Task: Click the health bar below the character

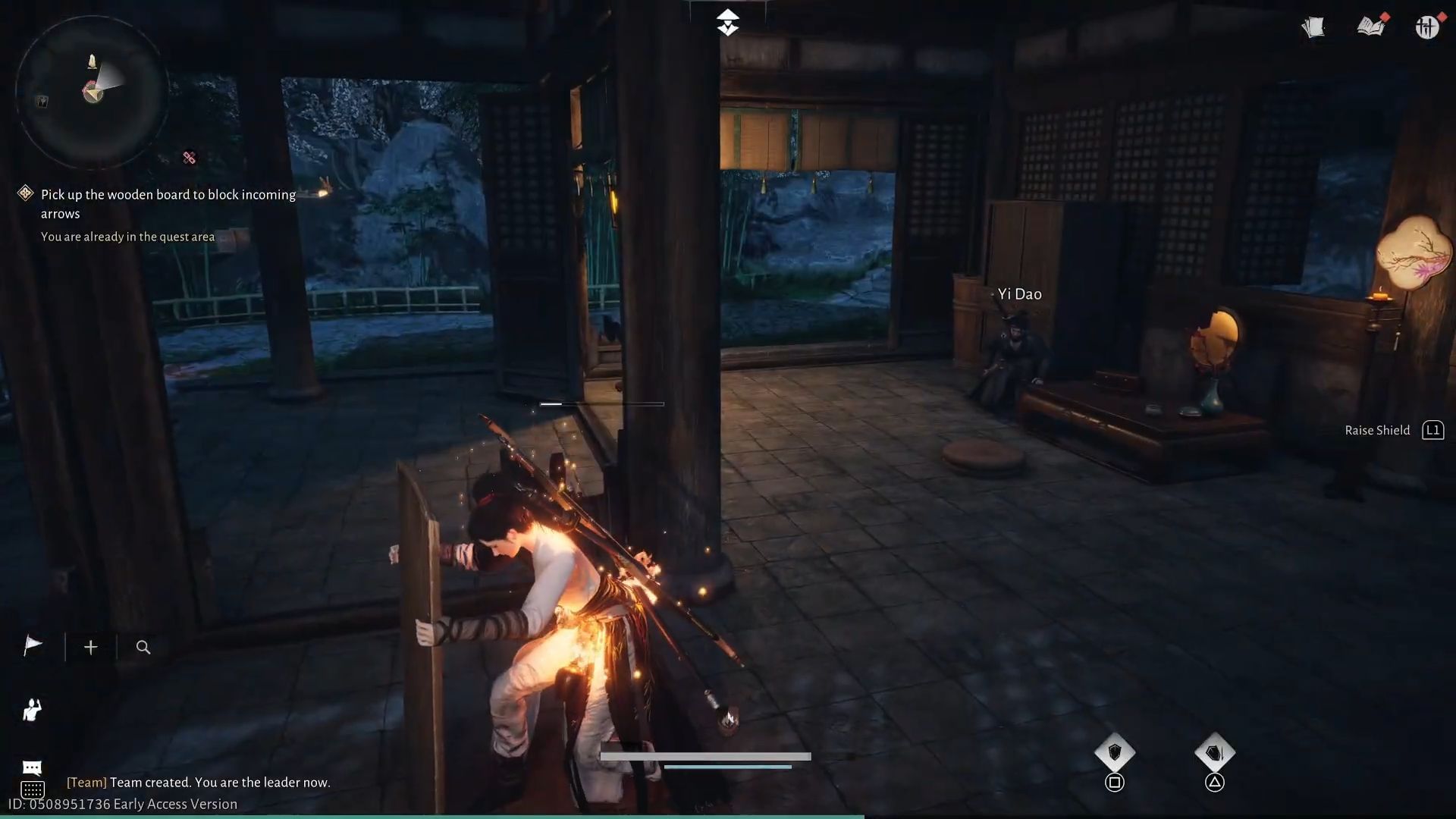Action: (x=705, y=755)
